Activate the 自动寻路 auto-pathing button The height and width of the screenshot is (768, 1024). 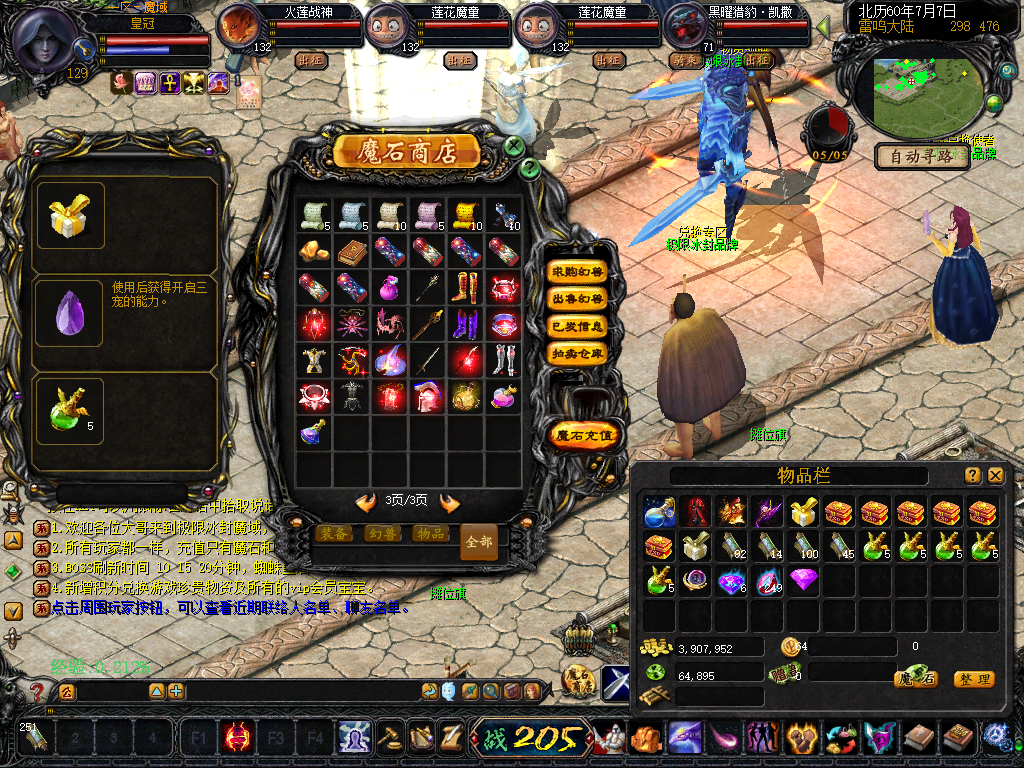[923, 156]
